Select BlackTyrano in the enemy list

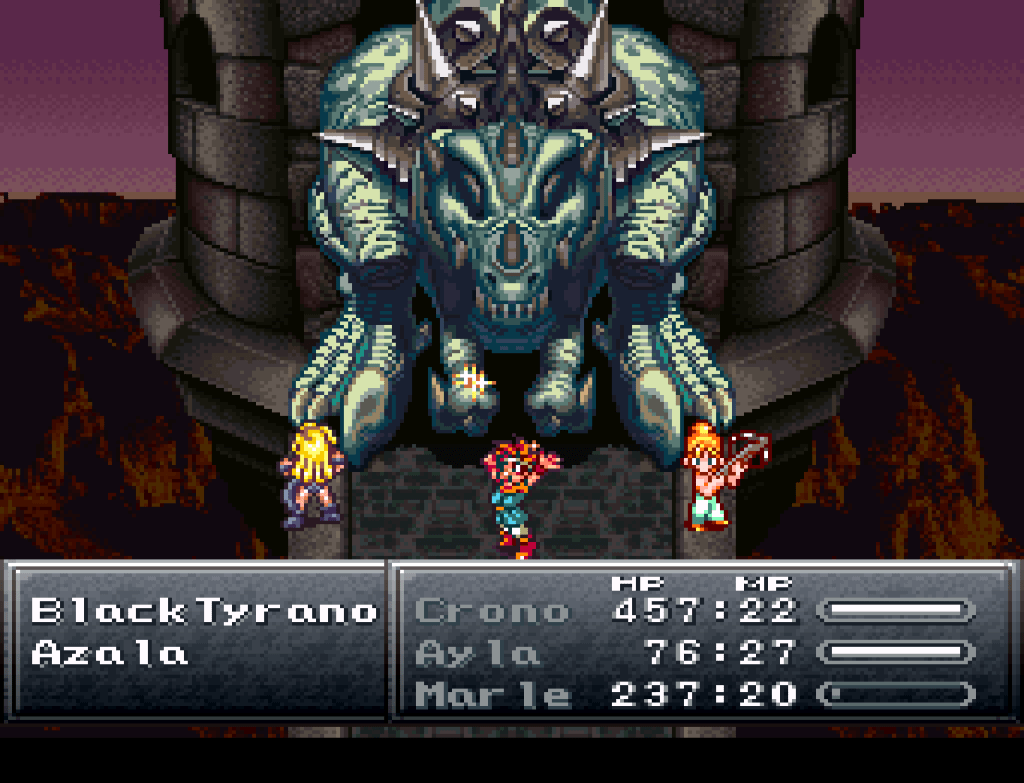click(x=204, y=610)
